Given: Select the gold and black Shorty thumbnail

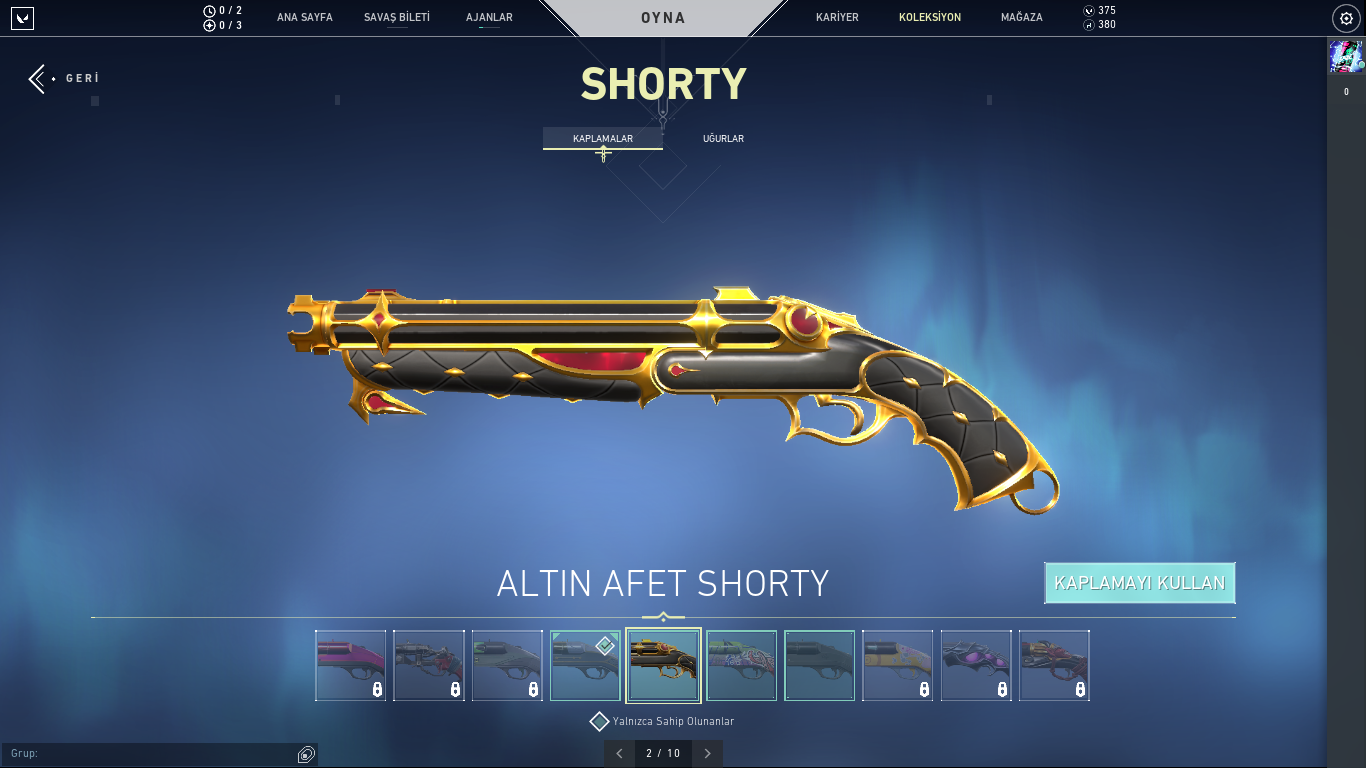Looking at the screenshot, I should click(663, 665).
